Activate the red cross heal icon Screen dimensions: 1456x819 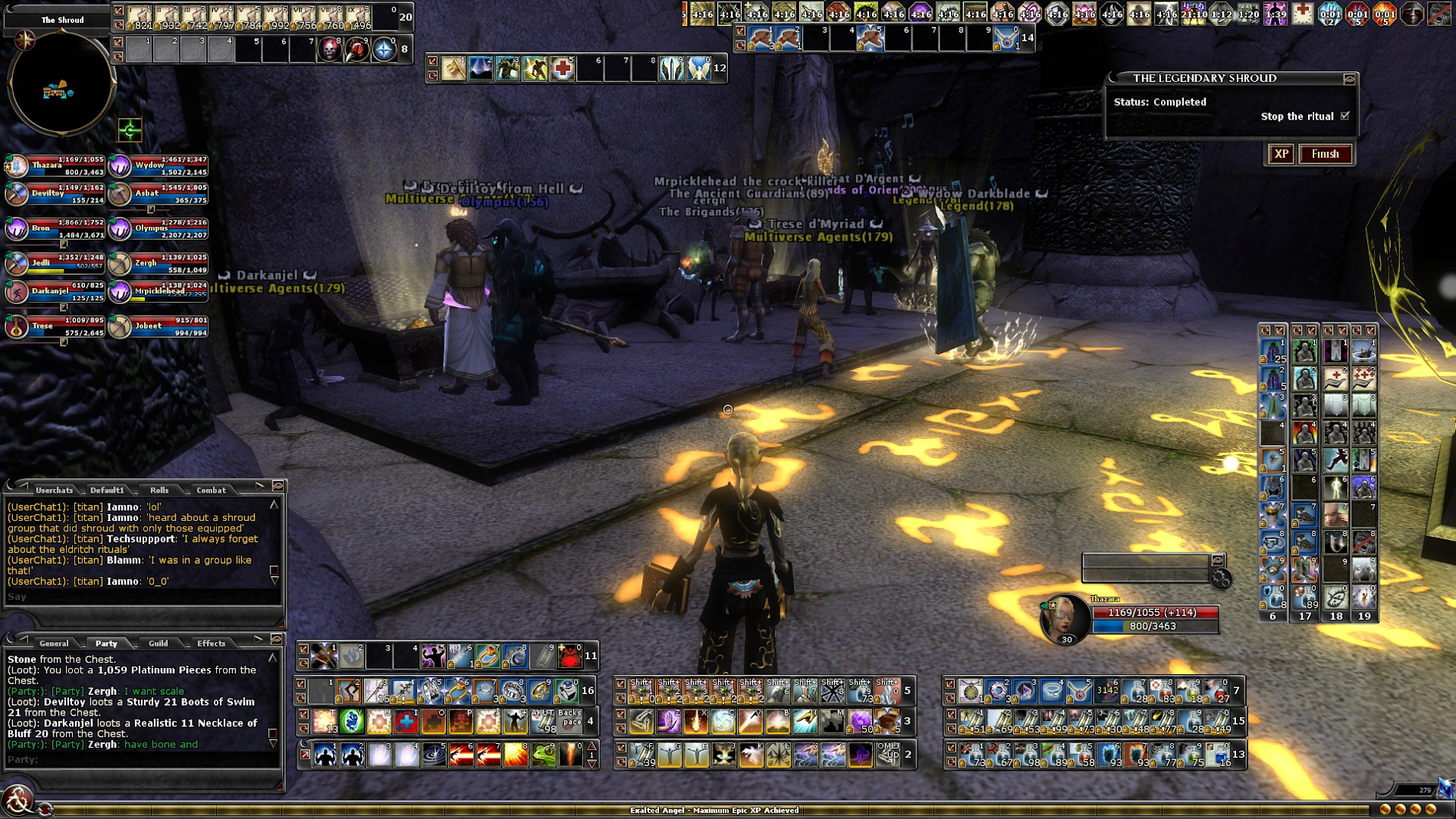tap(562, 68)
